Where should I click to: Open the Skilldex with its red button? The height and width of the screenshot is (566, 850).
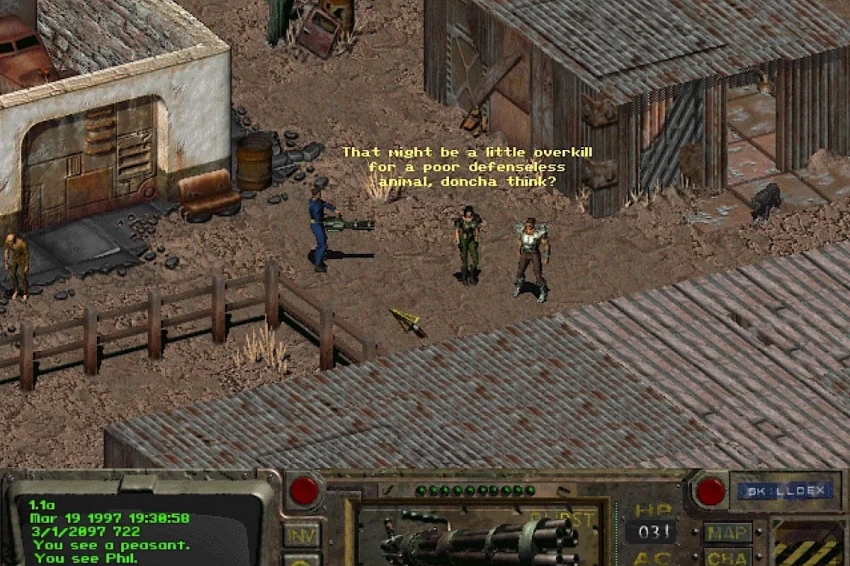(x=710, y=490)
